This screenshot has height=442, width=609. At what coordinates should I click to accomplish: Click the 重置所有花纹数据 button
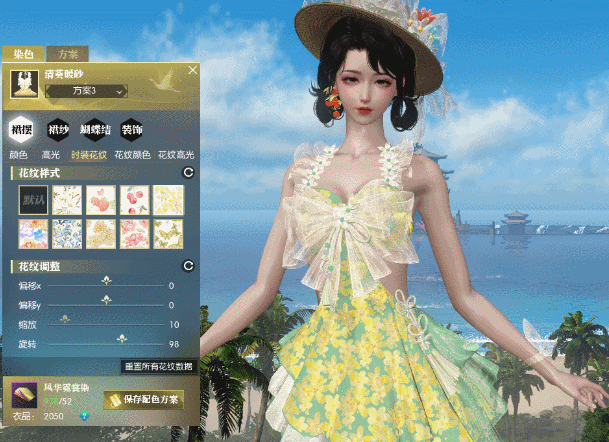click(x=157, y=367)
